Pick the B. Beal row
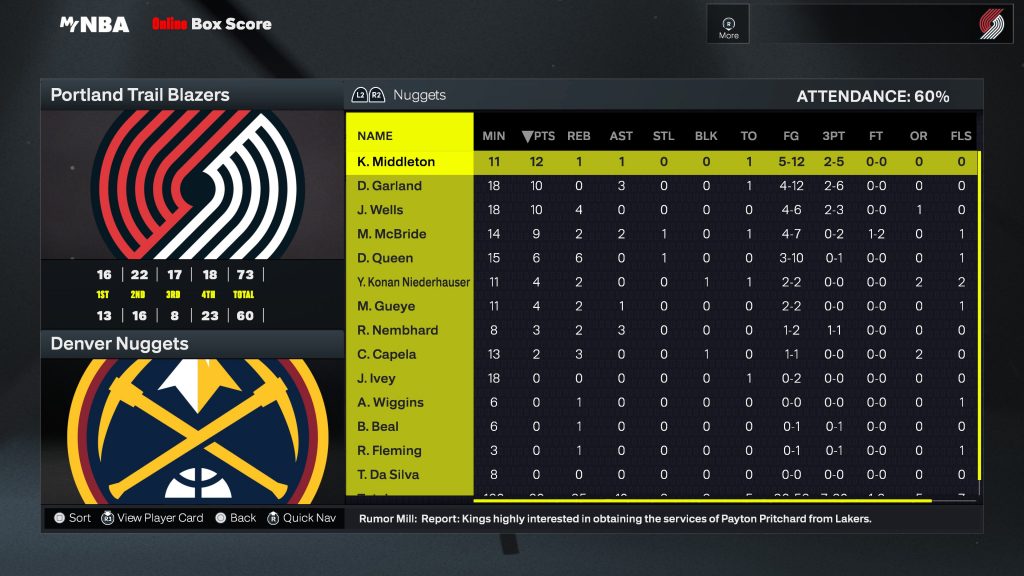Image resolution: width=1024 pixels, height=576 pixels. [380, 426]
